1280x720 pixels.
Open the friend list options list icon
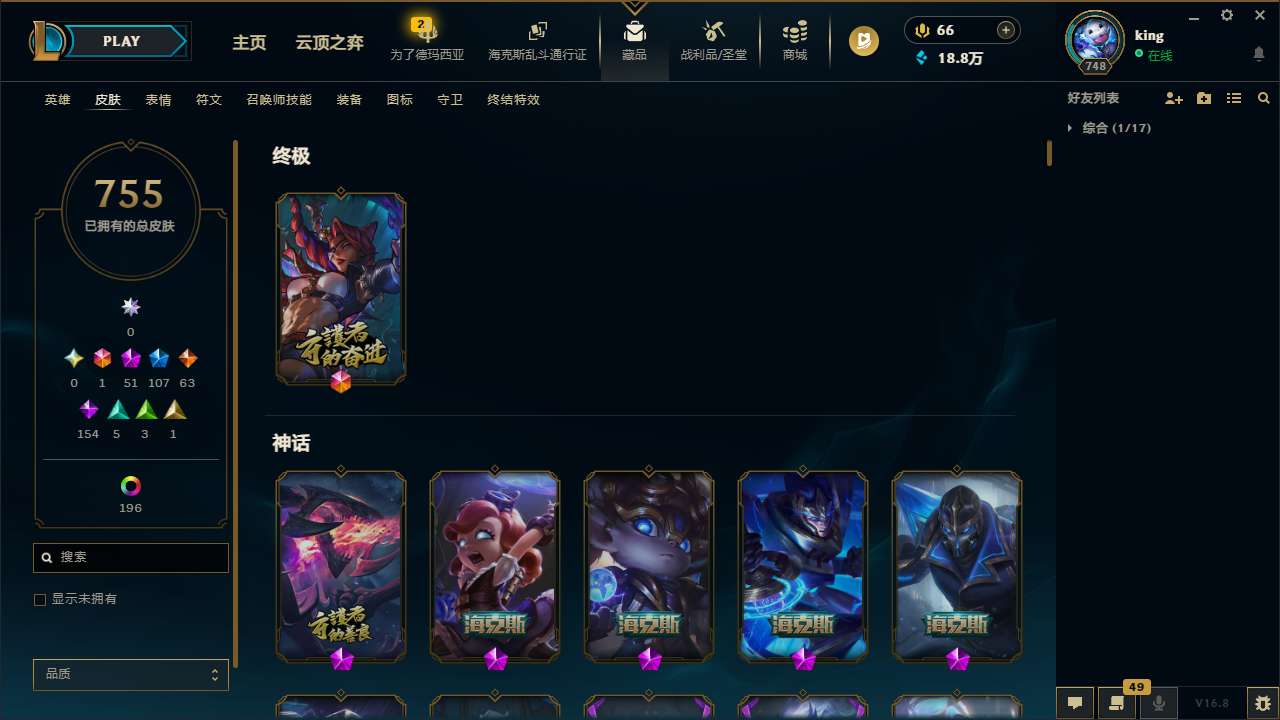coord(1233,98)
